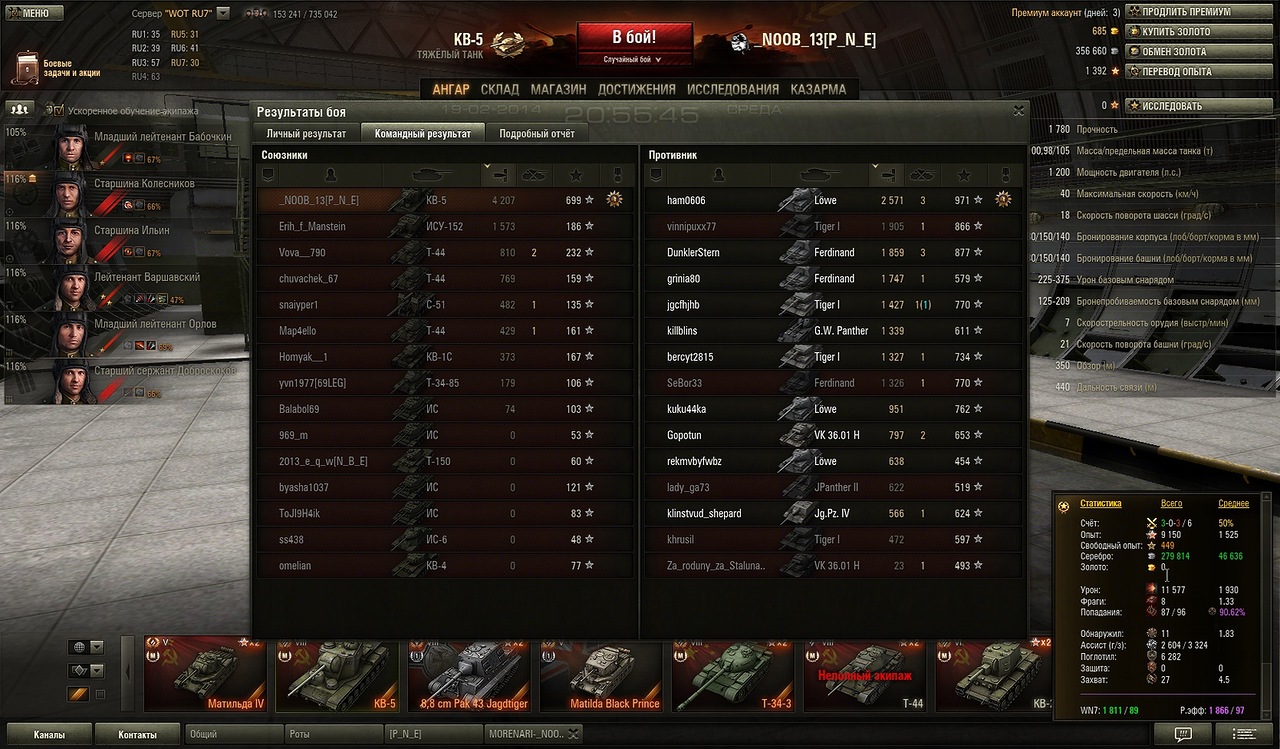Select the T-34-3 tank thumbnail
The image size is (1280, 749).
[x=733, y=675]
